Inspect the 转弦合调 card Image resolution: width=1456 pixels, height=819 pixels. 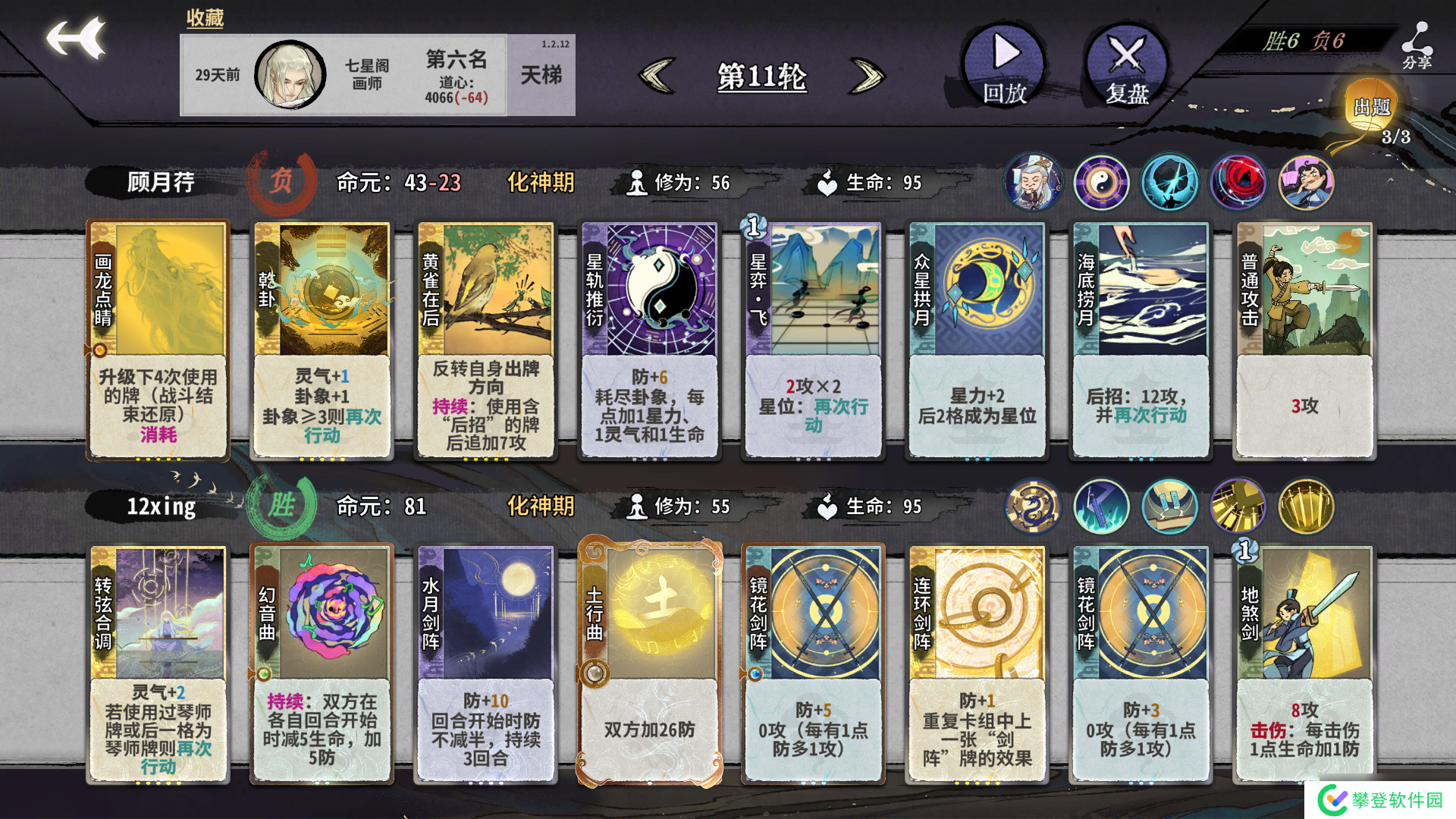[x=158, y=664]
